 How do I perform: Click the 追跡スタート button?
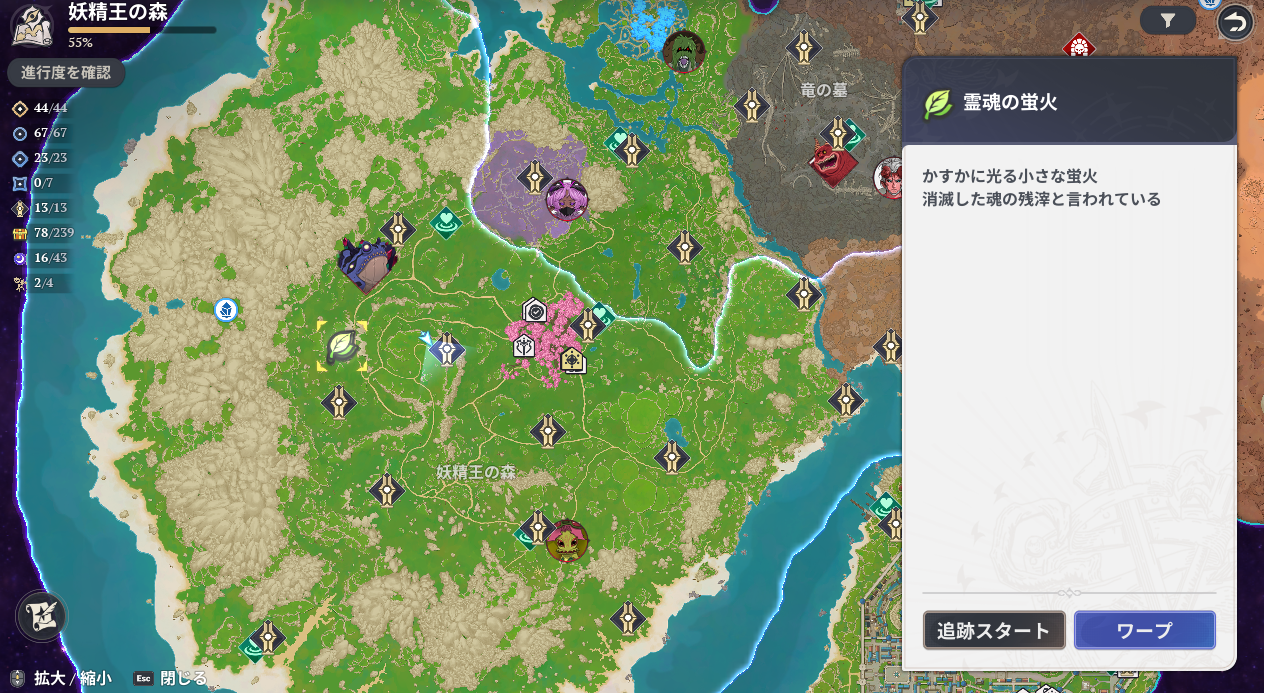994,631
